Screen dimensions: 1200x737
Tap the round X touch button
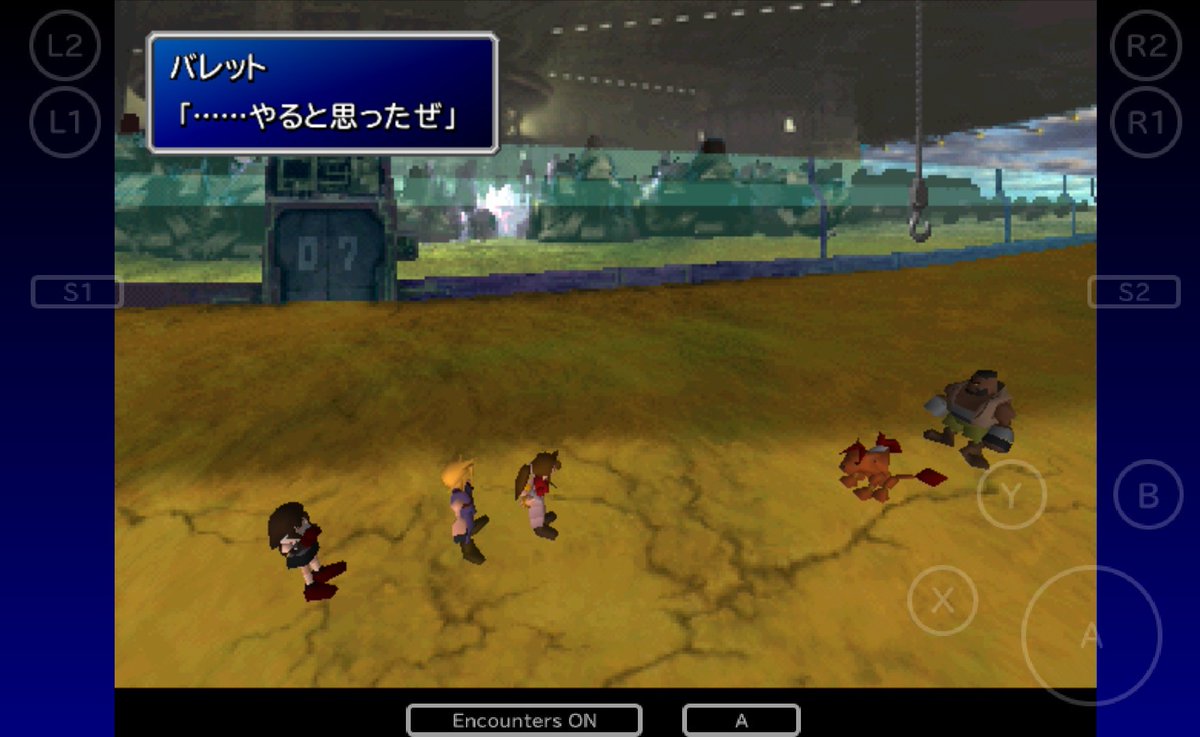(x=942, y=600)
